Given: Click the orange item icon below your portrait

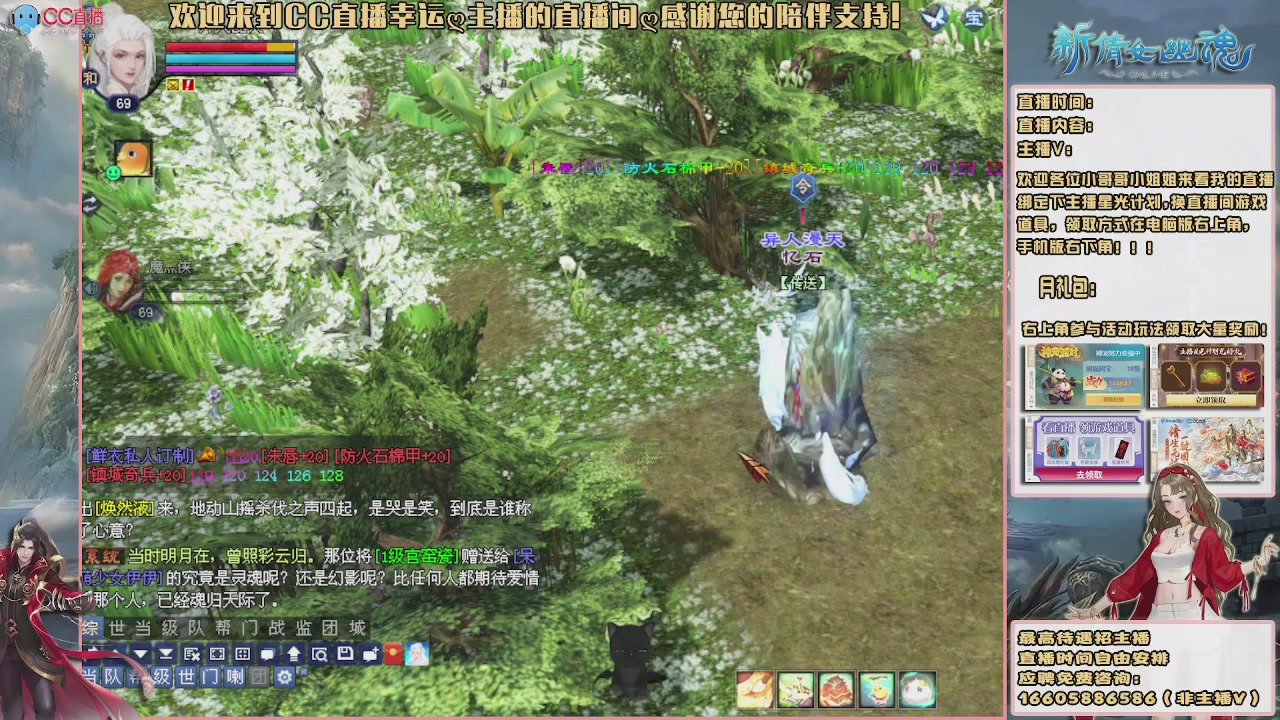Looking at the screenshot, I should [x=134, y=158].
